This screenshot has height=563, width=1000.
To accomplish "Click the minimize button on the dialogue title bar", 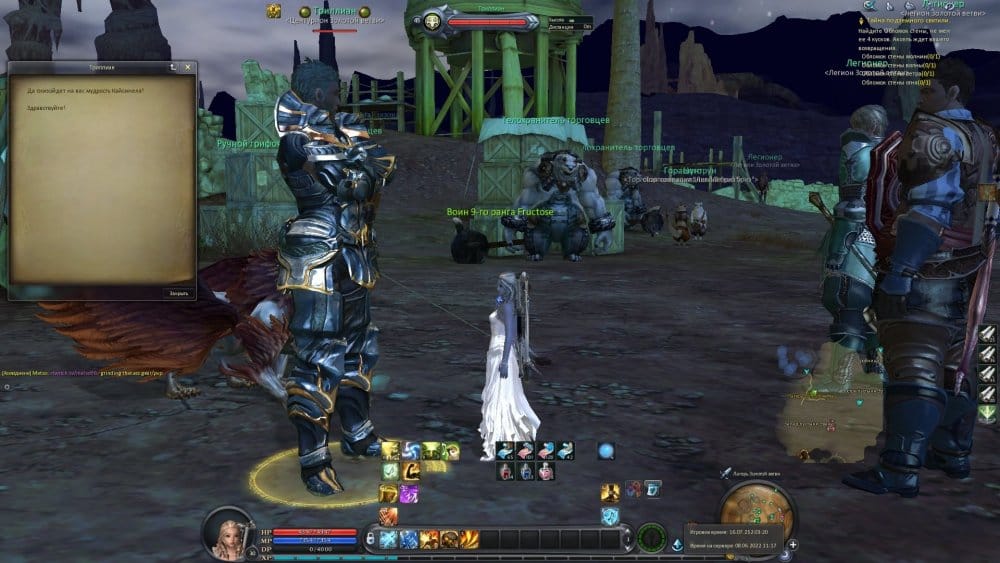I will 173,67.
